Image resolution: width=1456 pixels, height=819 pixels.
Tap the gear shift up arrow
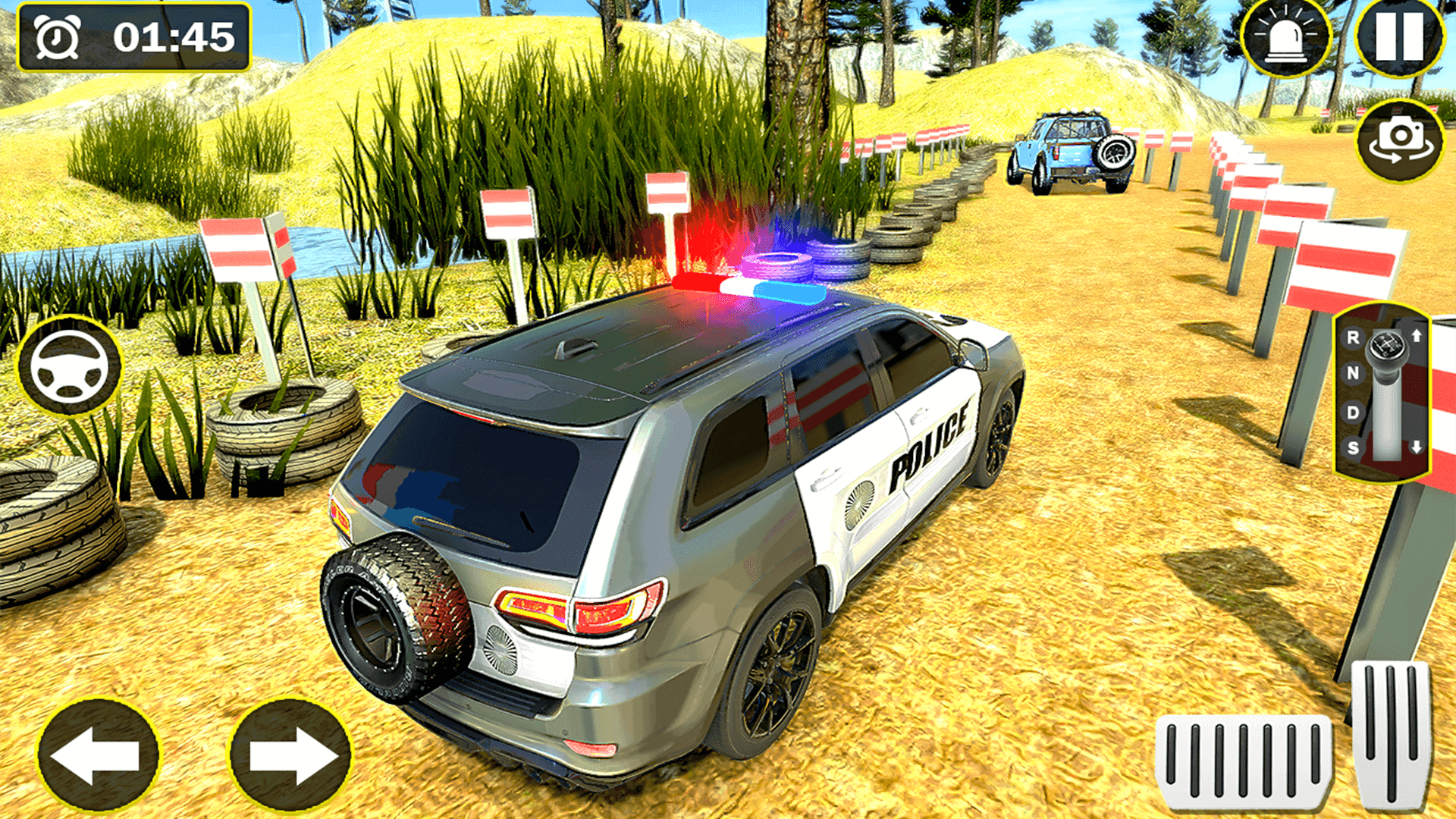pos(1417,336)
